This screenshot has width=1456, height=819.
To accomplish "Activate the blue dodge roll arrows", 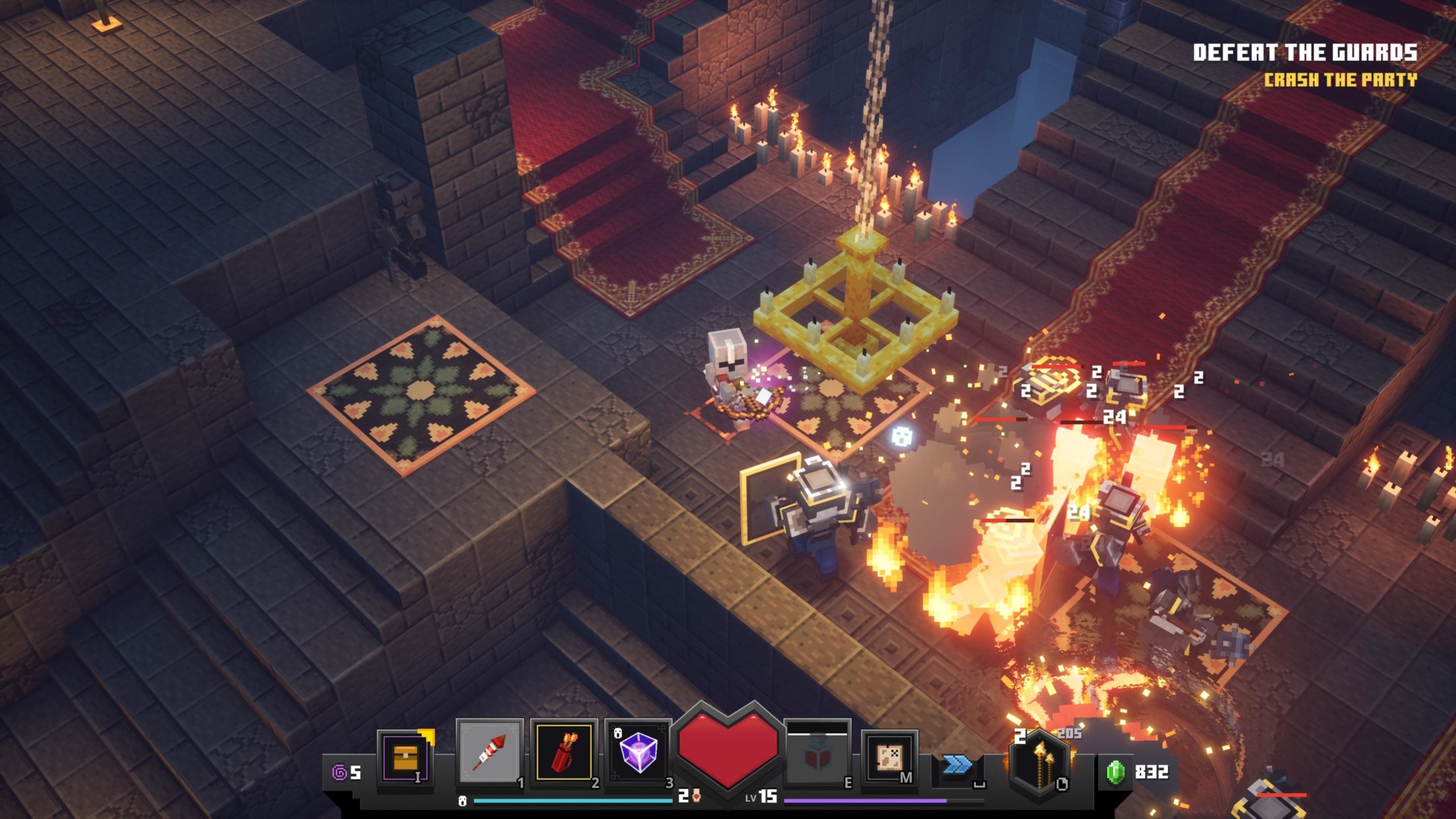I will (x=957, y=764).
